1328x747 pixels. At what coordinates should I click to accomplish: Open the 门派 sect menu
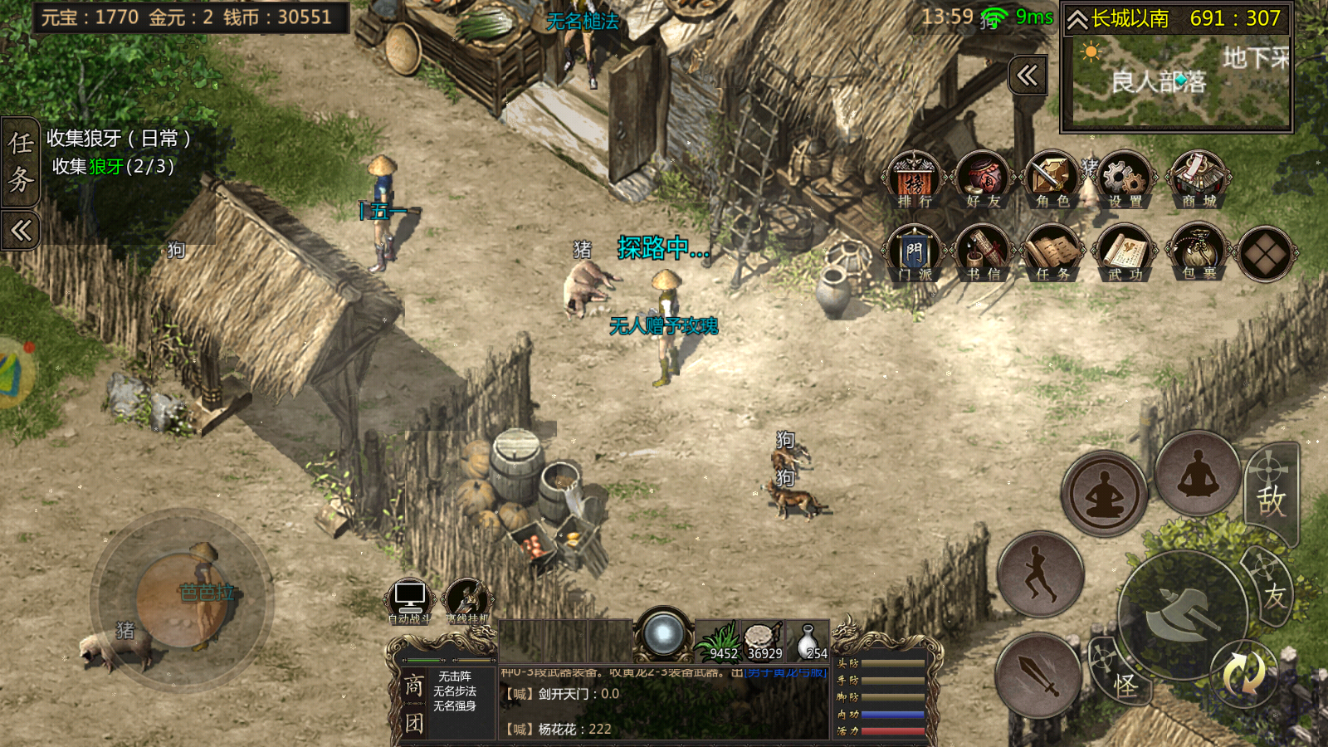[x=914, y=252]
